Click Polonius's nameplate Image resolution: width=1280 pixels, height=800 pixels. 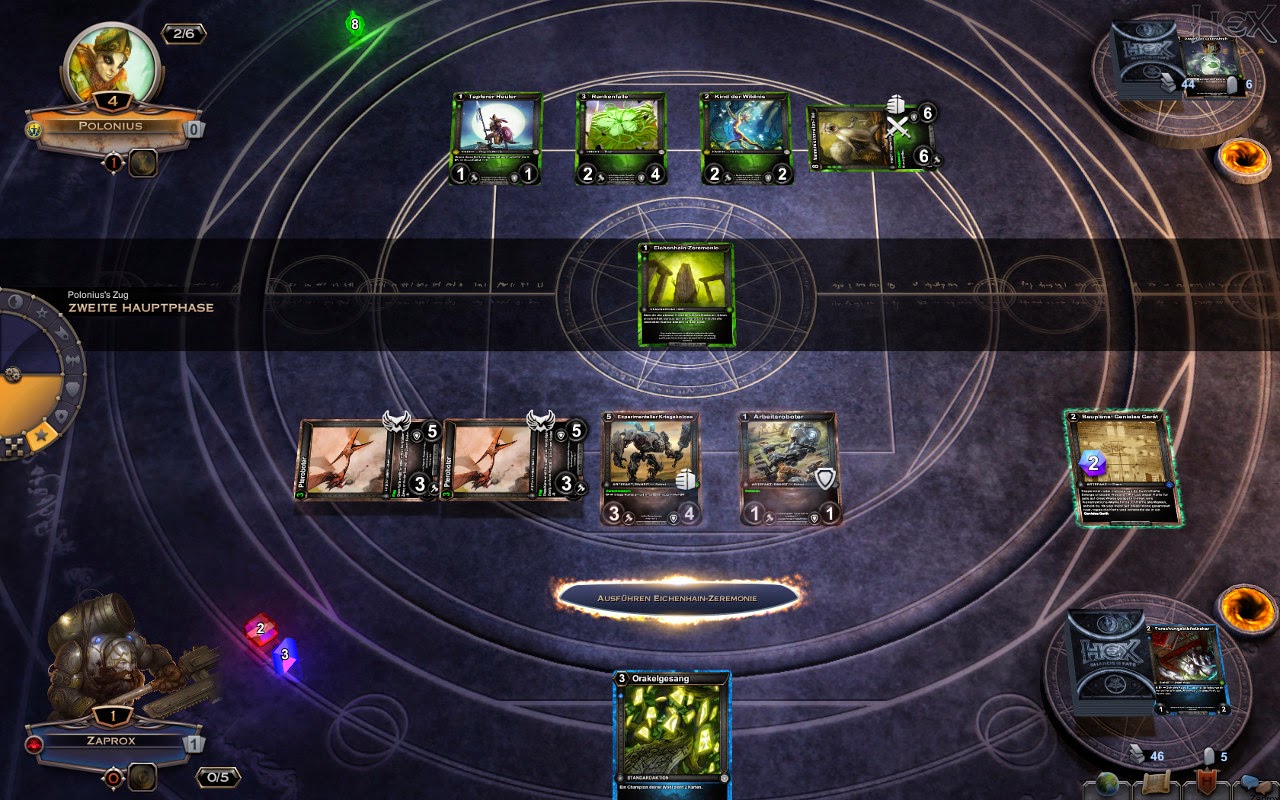110,126
